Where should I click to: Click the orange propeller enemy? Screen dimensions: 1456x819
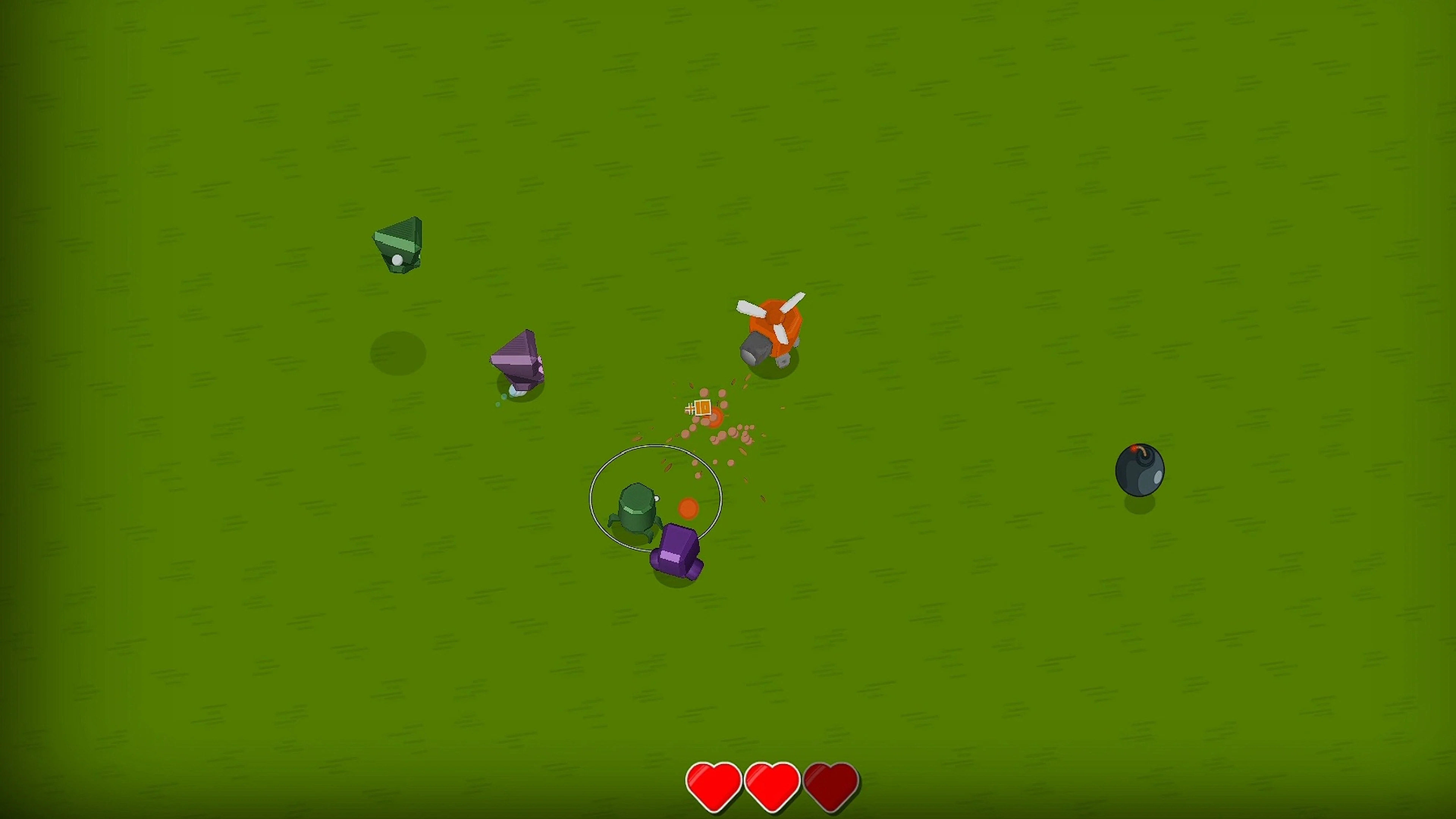pos(774,328)
